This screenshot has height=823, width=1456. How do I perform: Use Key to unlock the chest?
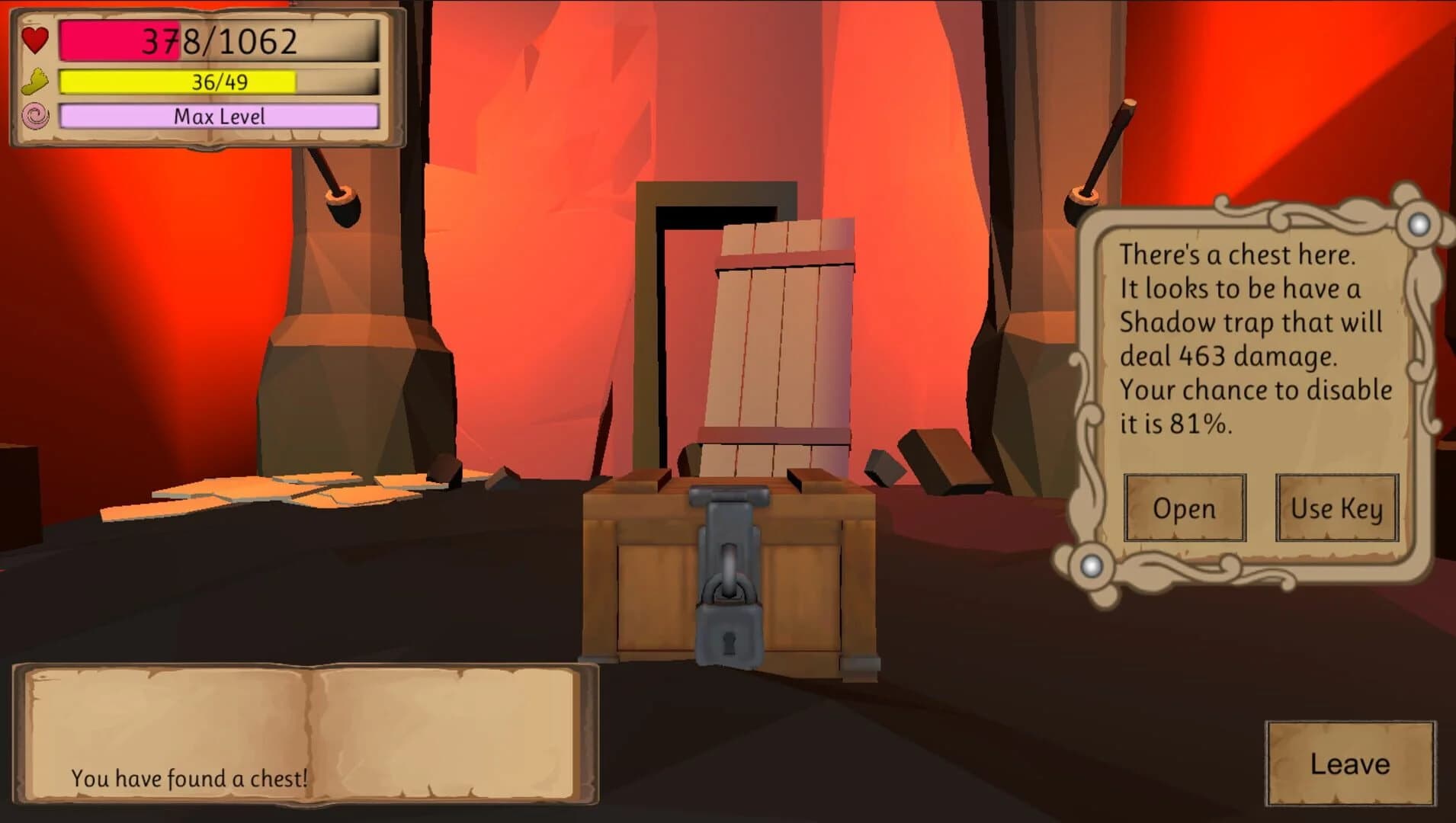pos(1336,508)
